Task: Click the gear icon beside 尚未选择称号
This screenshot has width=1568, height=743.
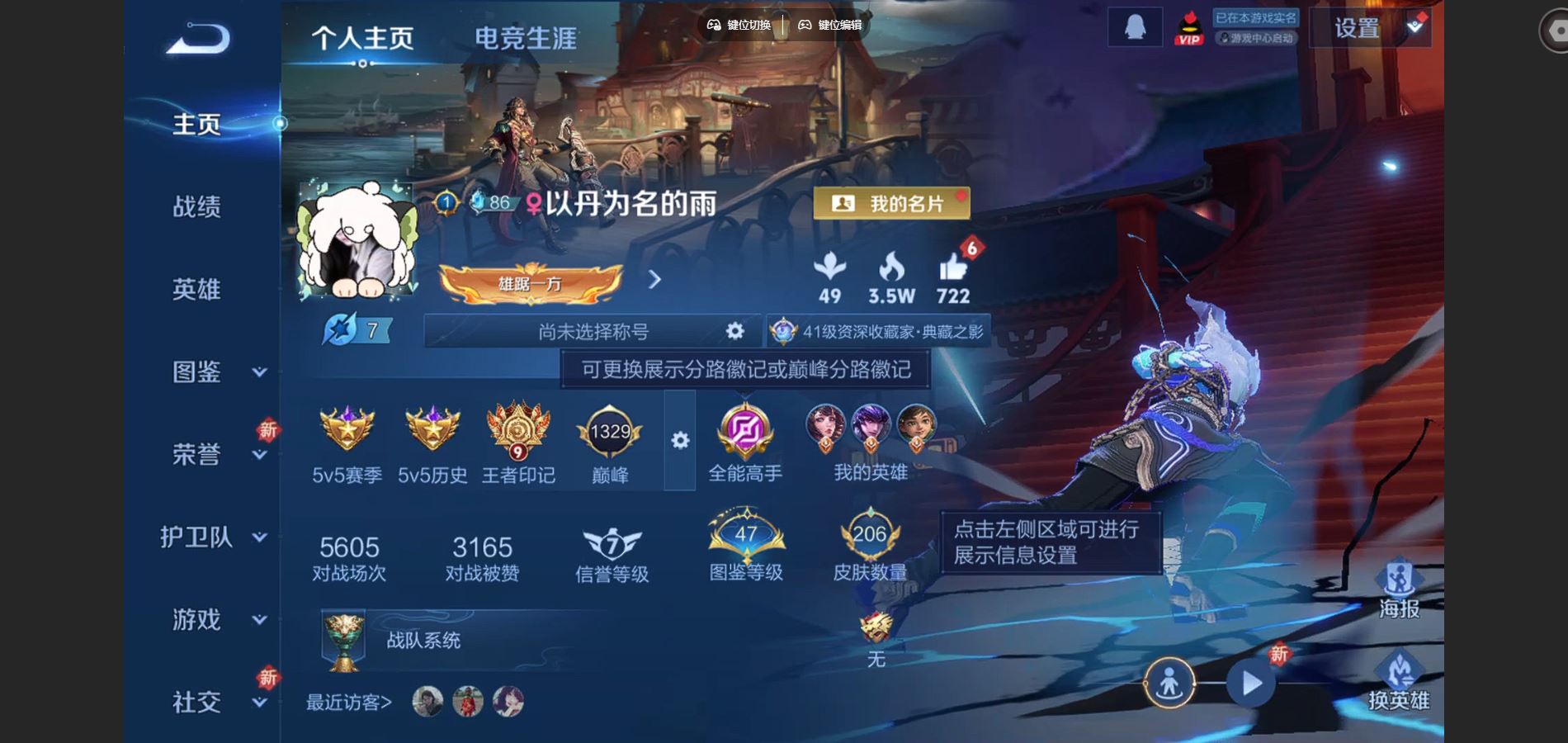Action: click(733, 330)
